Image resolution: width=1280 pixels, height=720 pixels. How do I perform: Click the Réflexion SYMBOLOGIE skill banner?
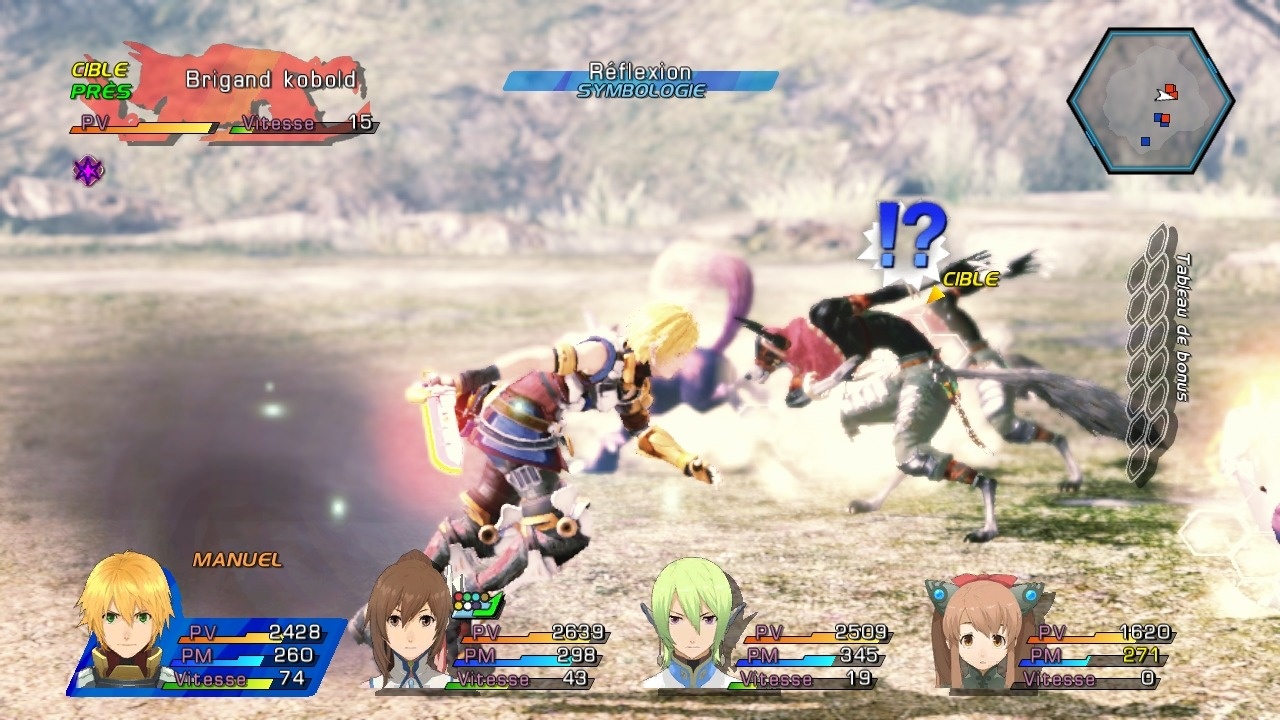pos(640,81)
